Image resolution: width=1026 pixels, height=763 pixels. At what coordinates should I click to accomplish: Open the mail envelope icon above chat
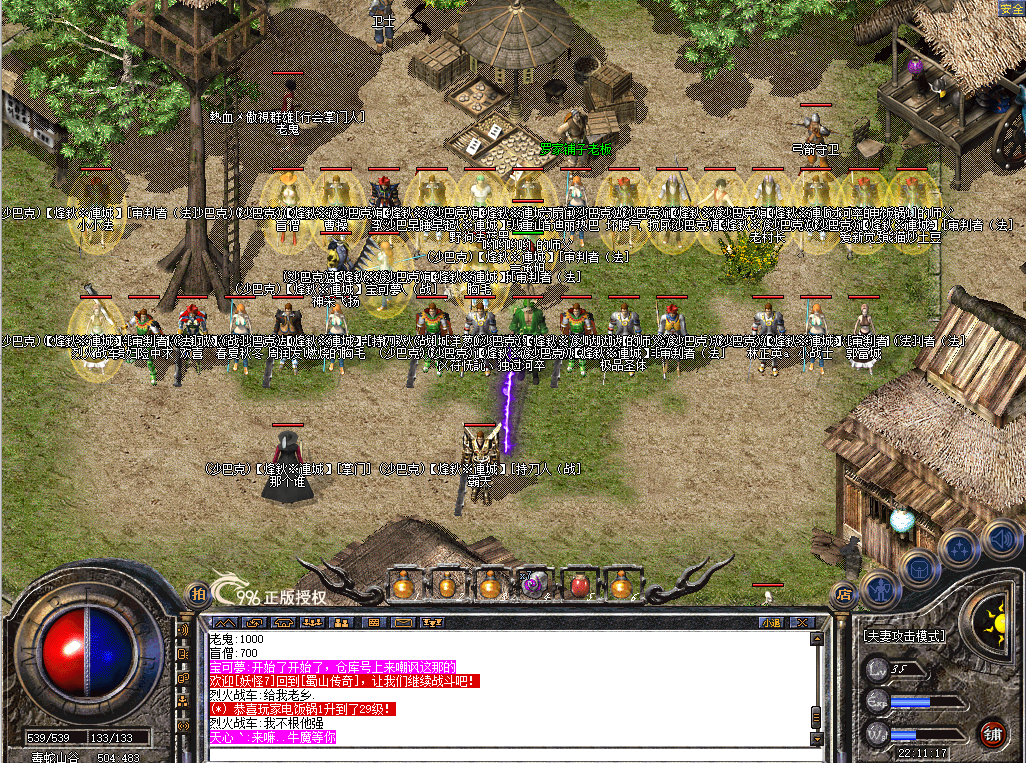point(403,622)
